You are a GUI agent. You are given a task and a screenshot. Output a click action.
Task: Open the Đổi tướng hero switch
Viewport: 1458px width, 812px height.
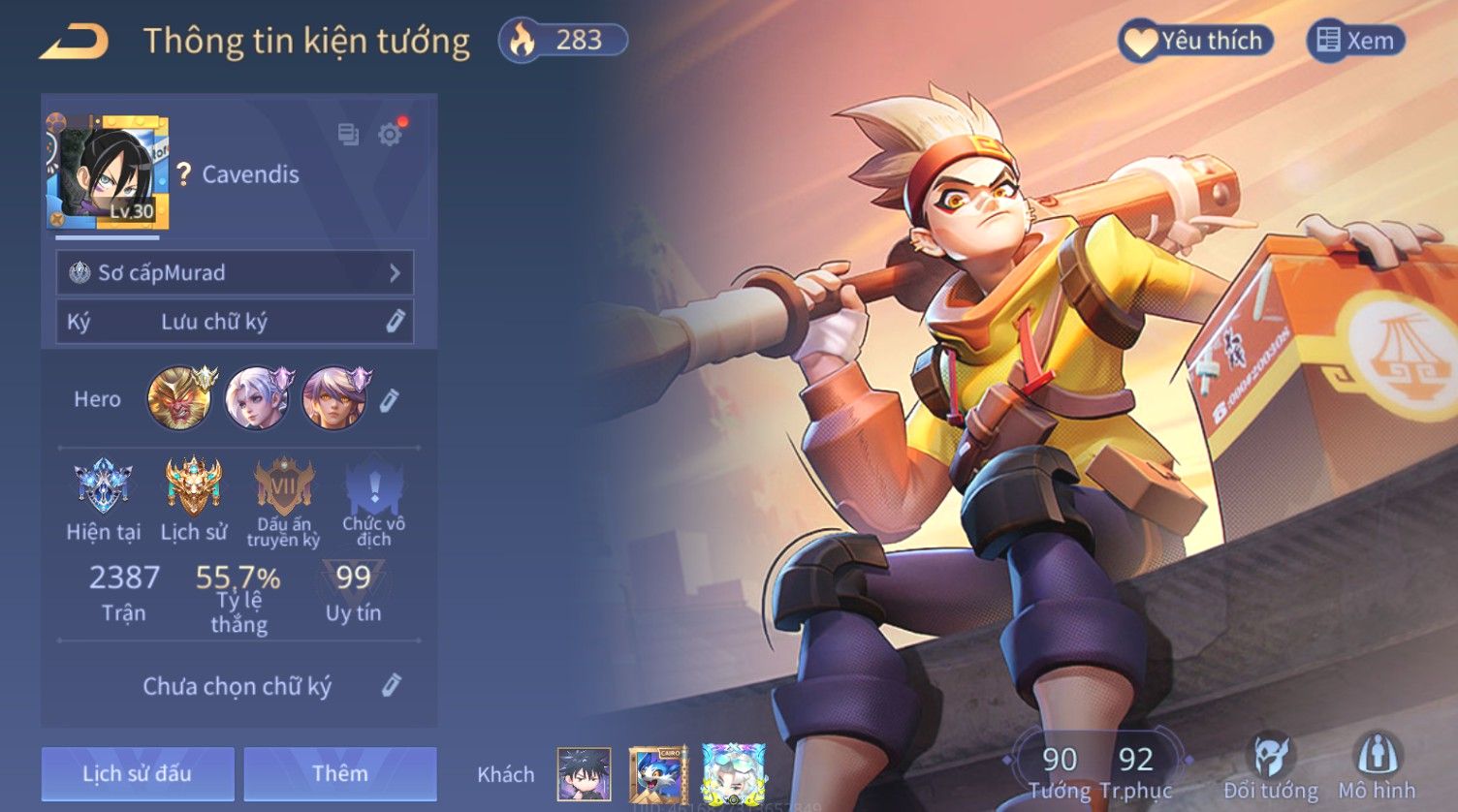(x=1270, y=765)
